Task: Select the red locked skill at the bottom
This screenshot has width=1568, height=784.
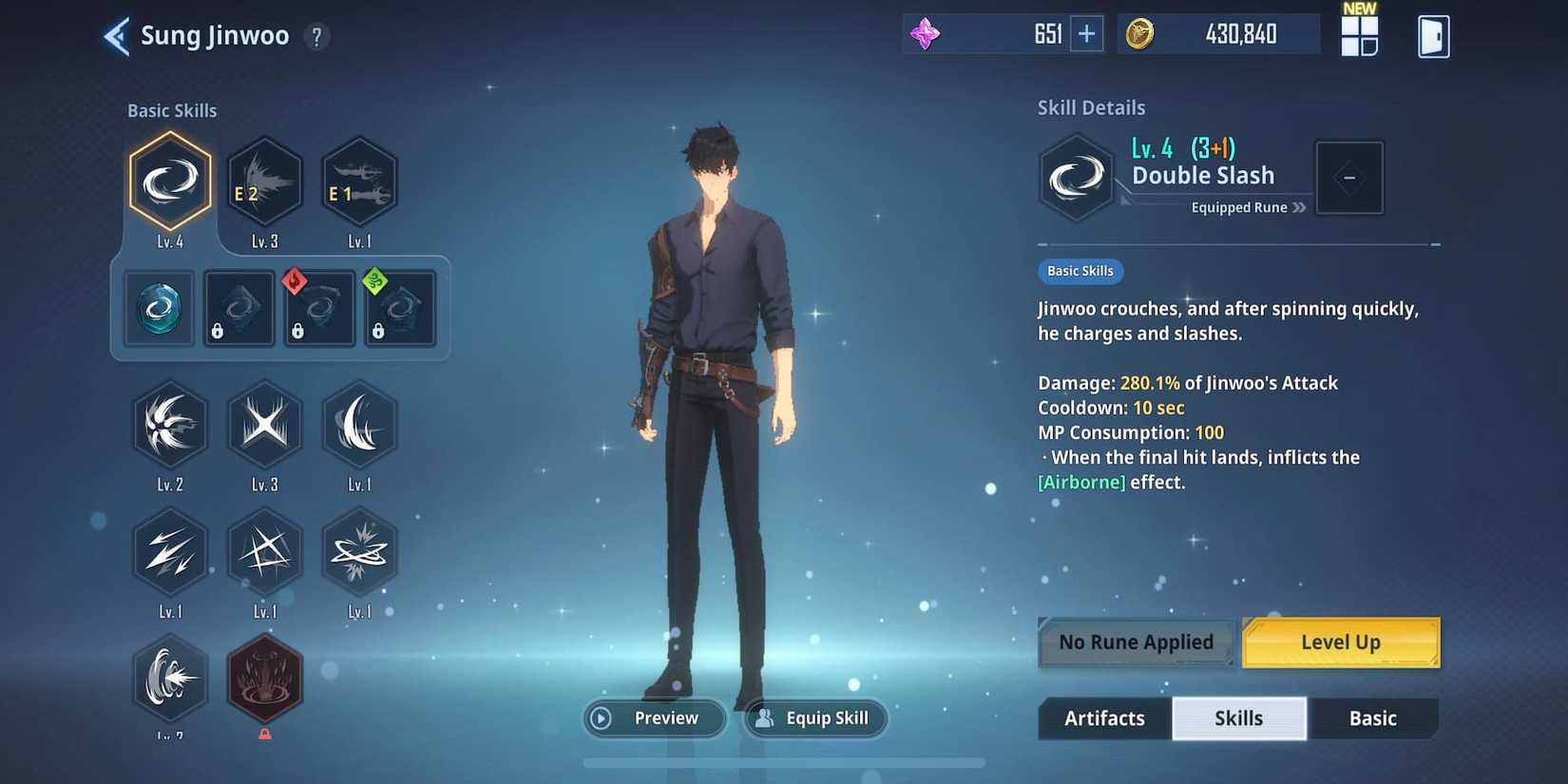Action: 264,677
